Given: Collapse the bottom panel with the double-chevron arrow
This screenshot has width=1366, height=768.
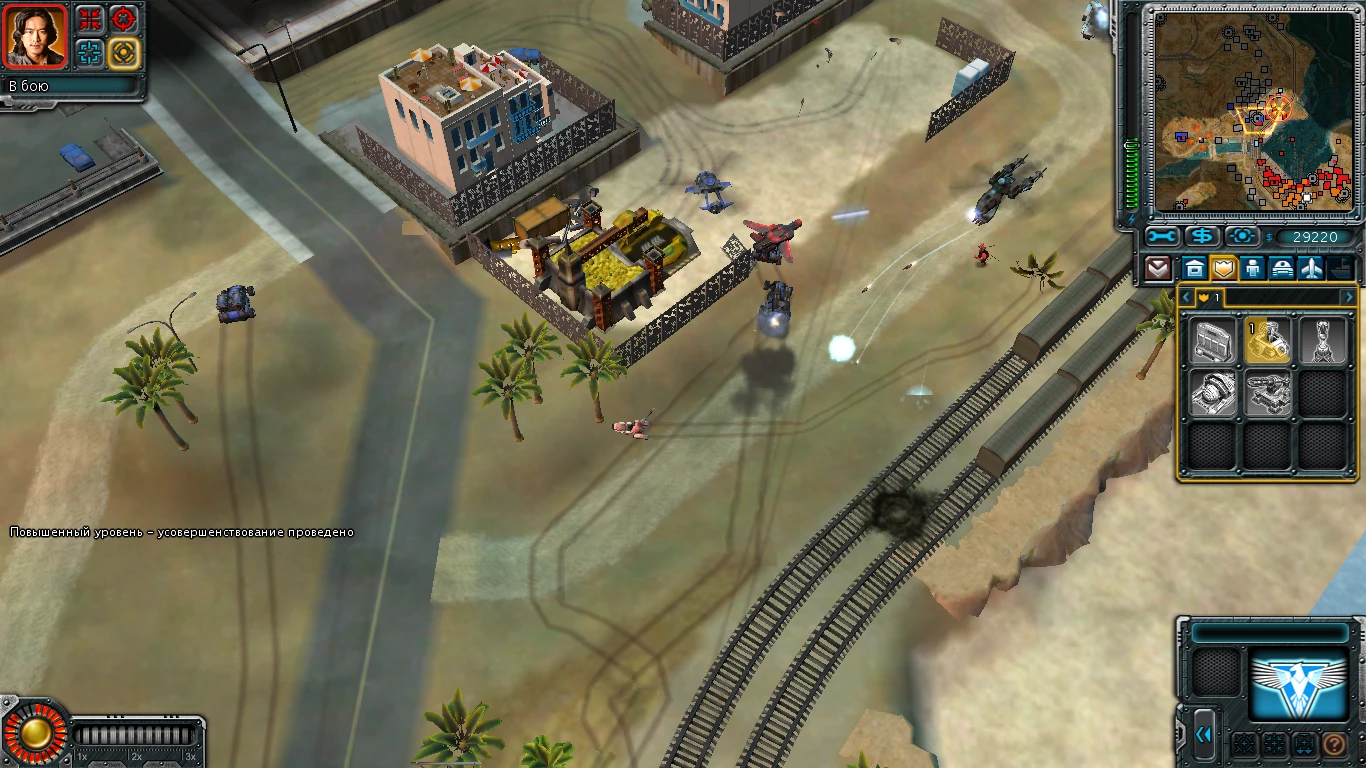Looking at the screenshot, I should [1203, 736].
